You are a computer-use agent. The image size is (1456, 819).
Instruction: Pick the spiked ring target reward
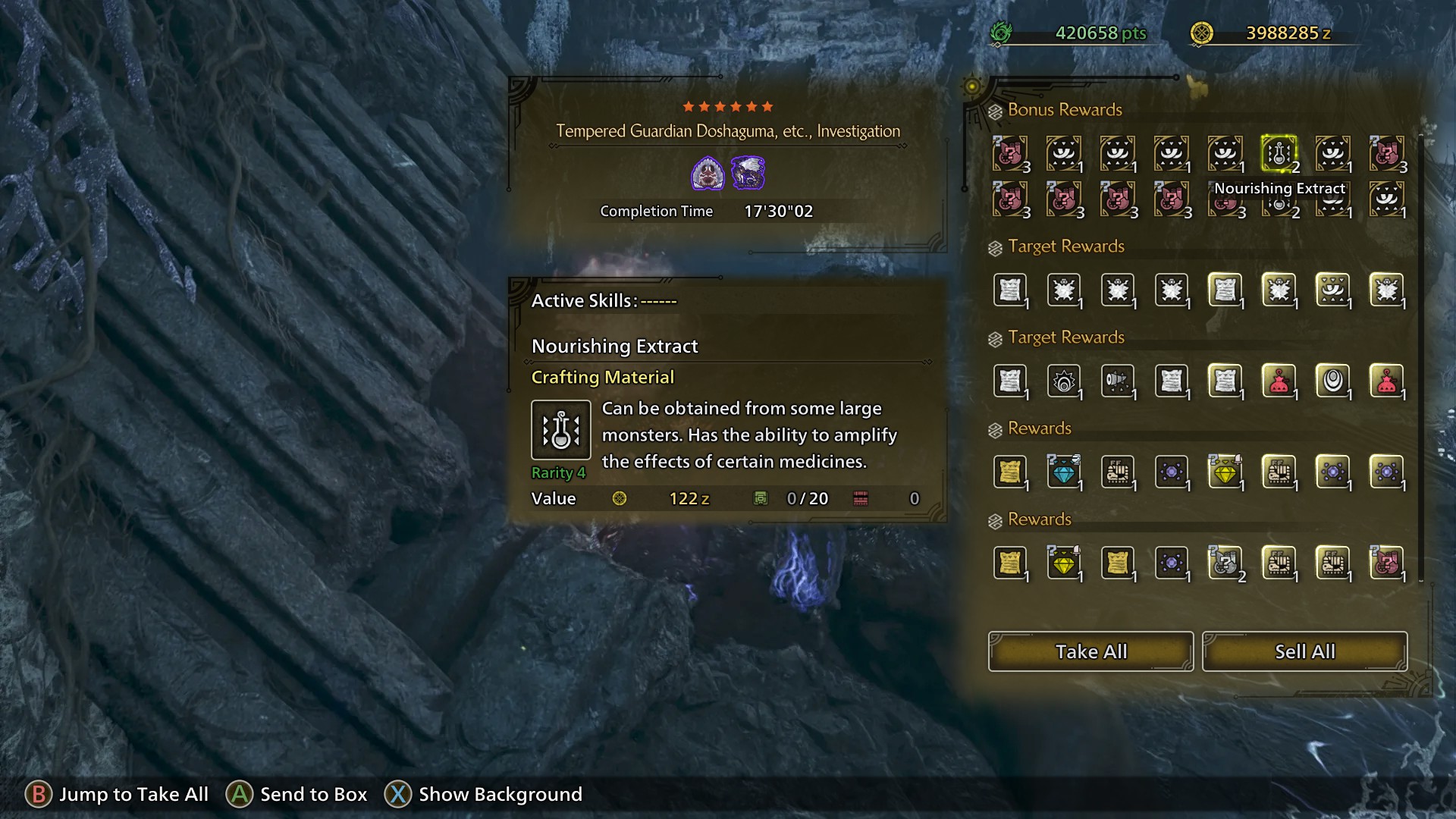point(1063,381)
